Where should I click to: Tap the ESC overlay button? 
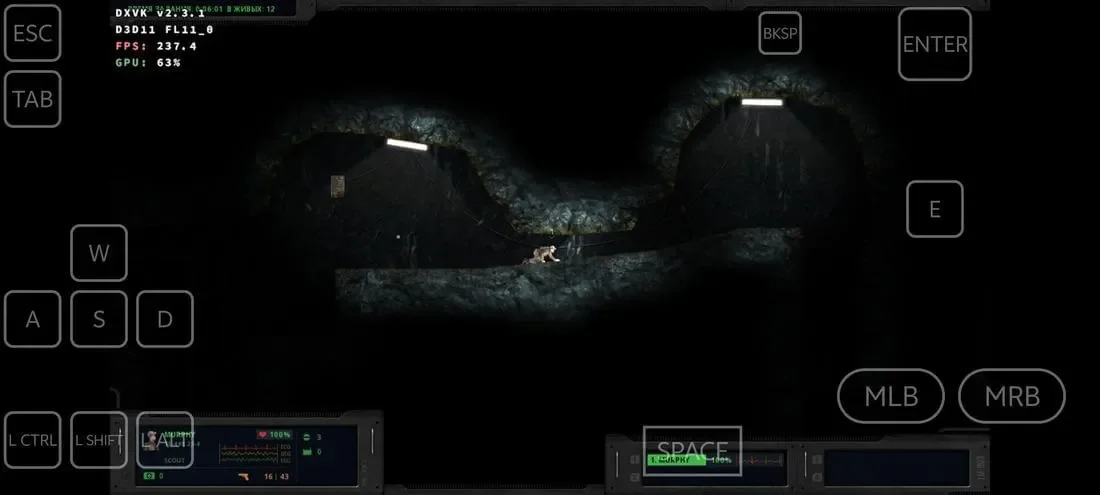click(x=33, y=33)
